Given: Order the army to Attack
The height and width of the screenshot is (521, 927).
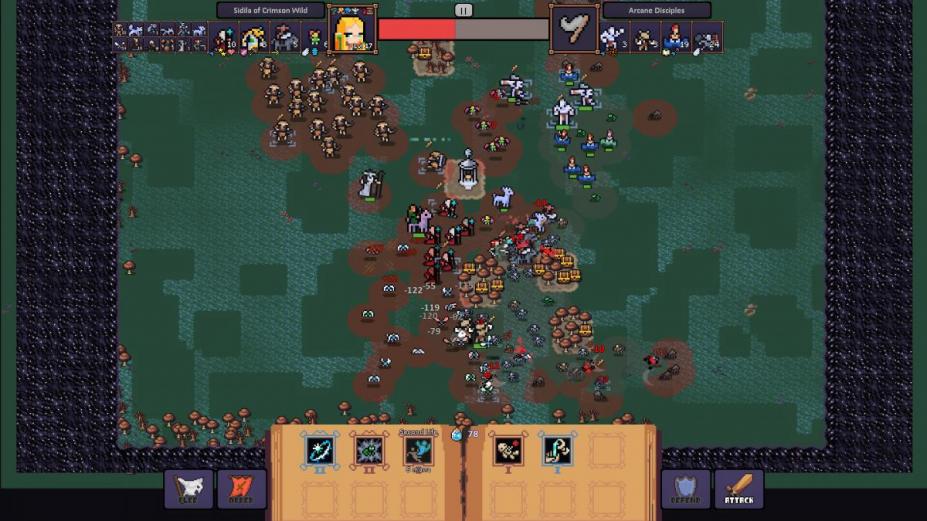Looking at the screenshot, I should (738, 489).
